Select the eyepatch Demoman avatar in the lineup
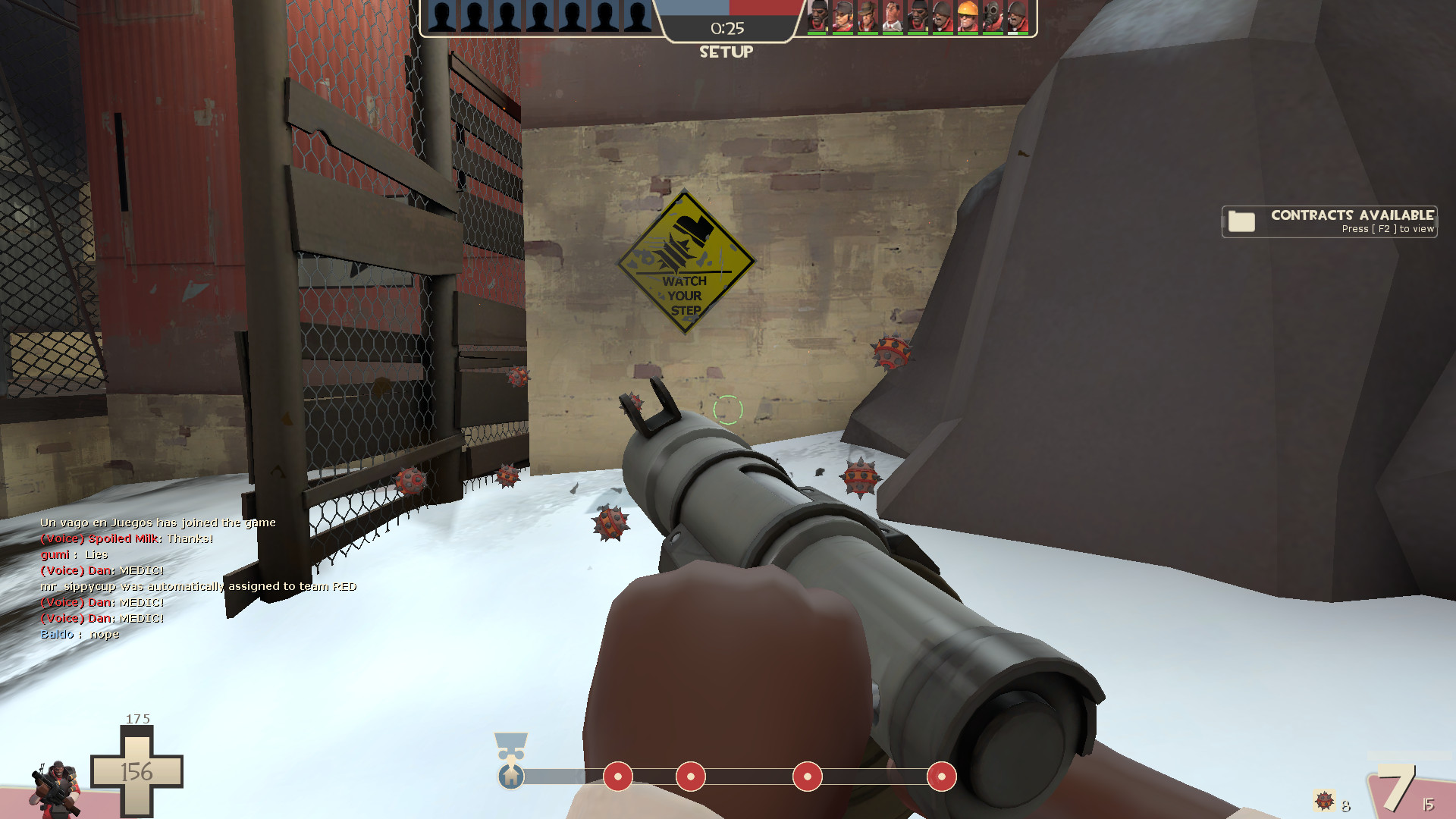Viewport: 1456px width, 819px height. point(817,17)
